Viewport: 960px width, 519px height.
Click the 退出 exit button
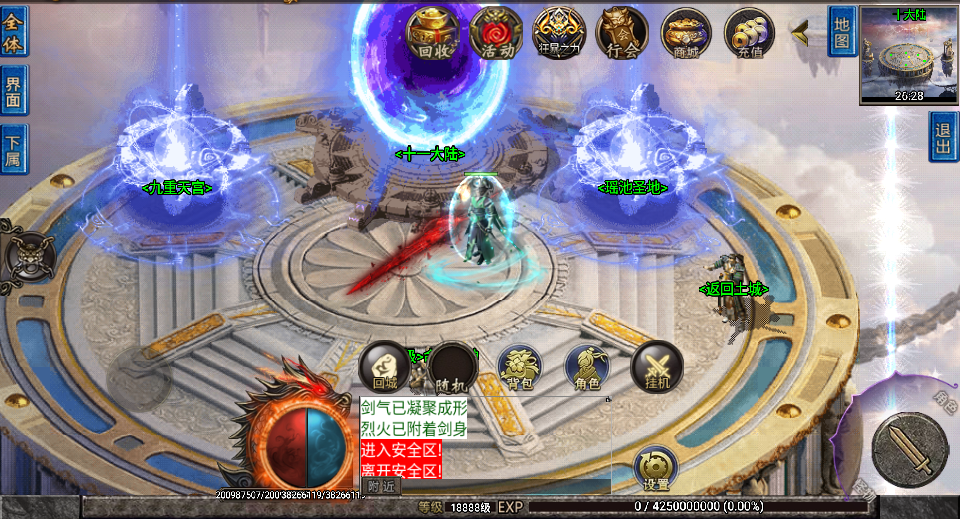pyautogui.click(x=943, y=136)
